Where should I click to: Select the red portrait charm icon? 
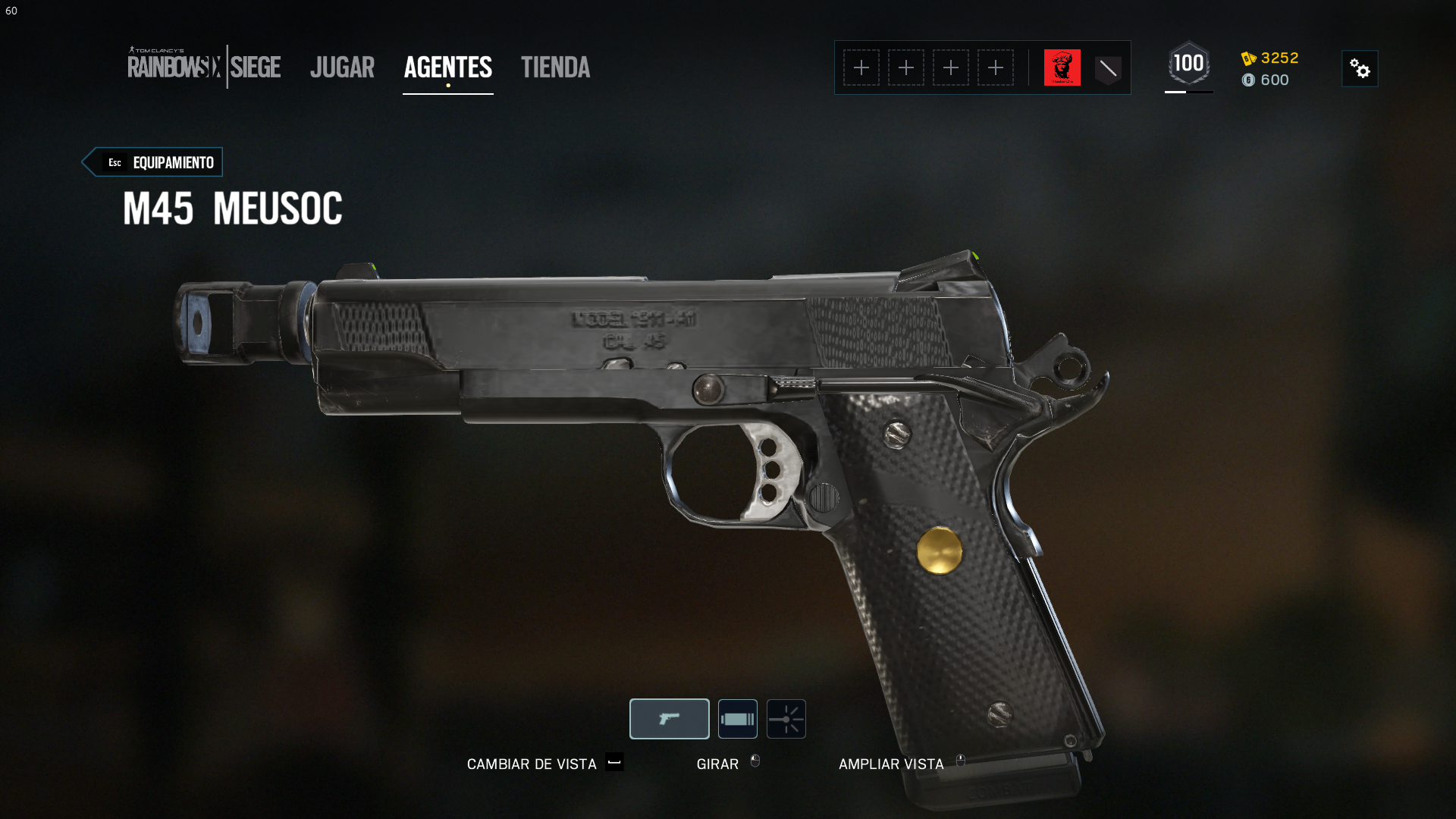(1062, 67)
